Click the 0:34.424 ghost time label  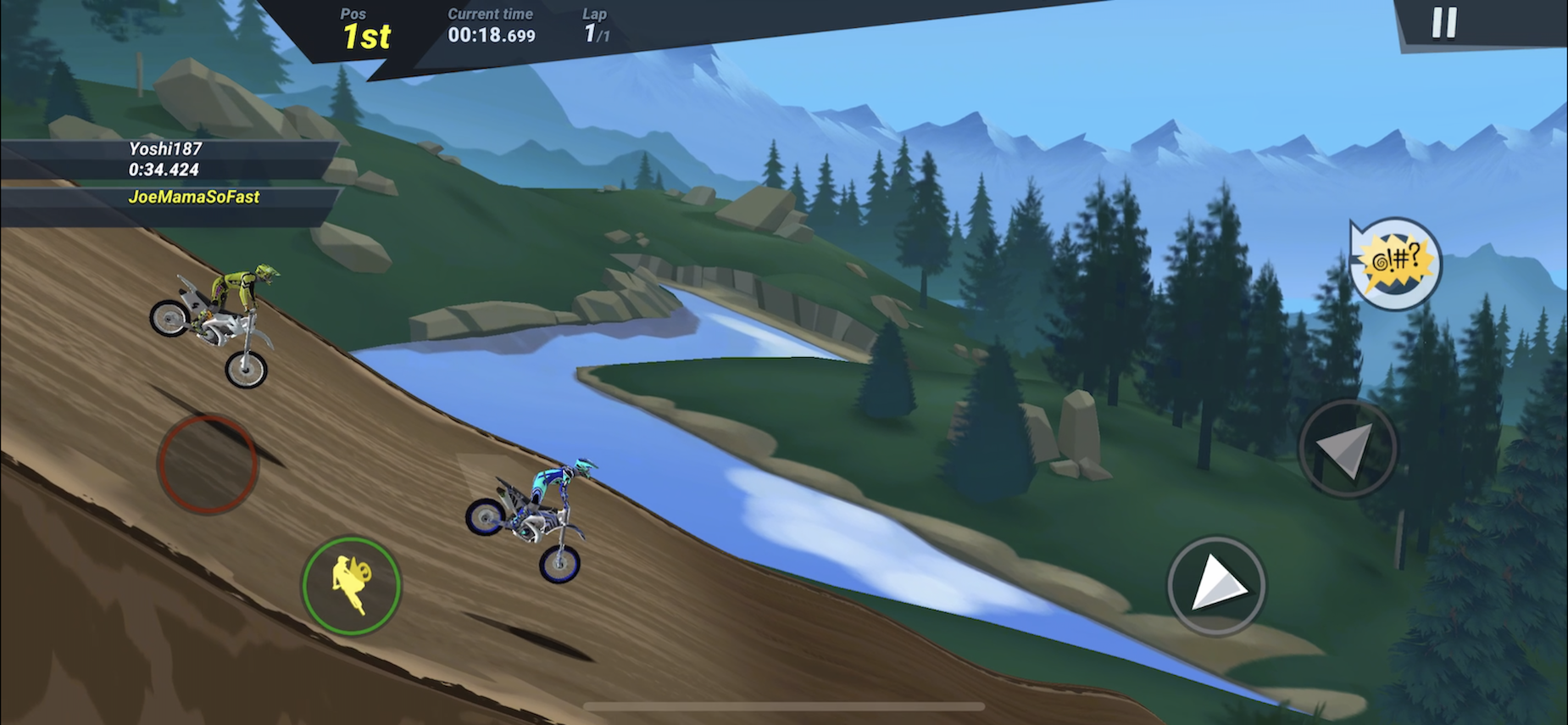pyautogui.click(x=162, y=170)
